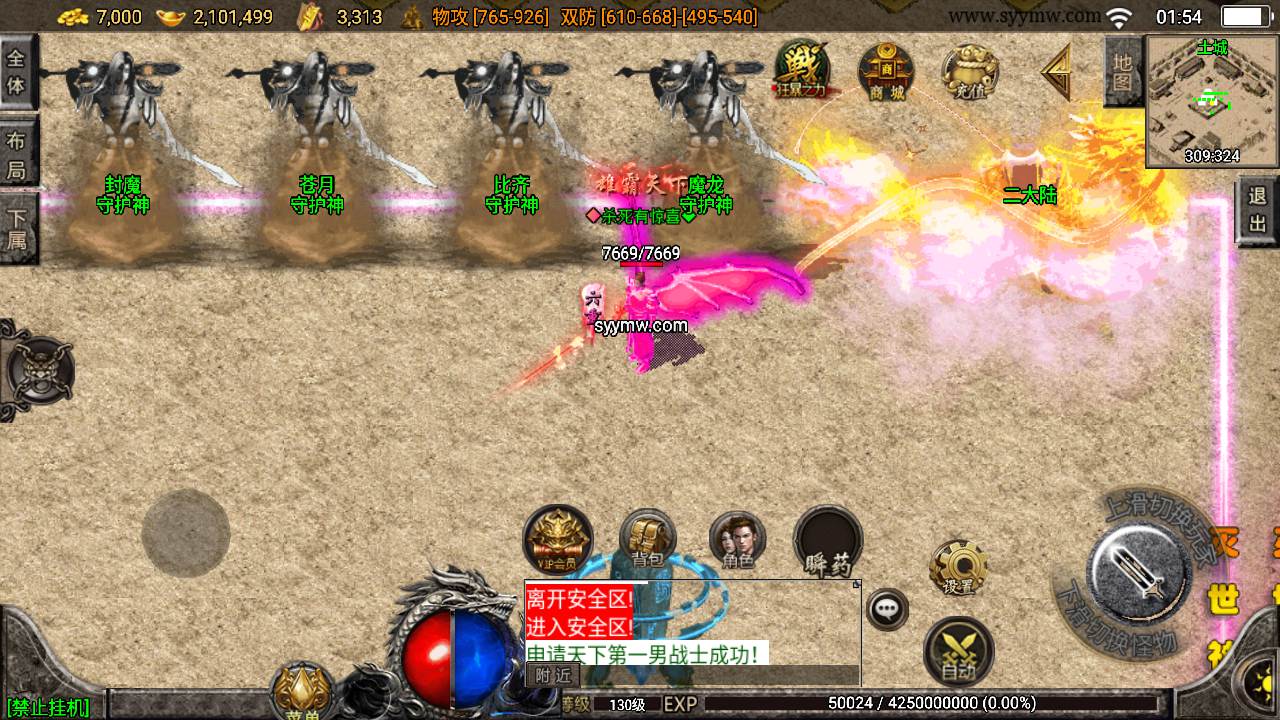Open the 下属 subordinates button
Image resolution: width=1280 pixels, height=720 pixels.
pos(17,228)
